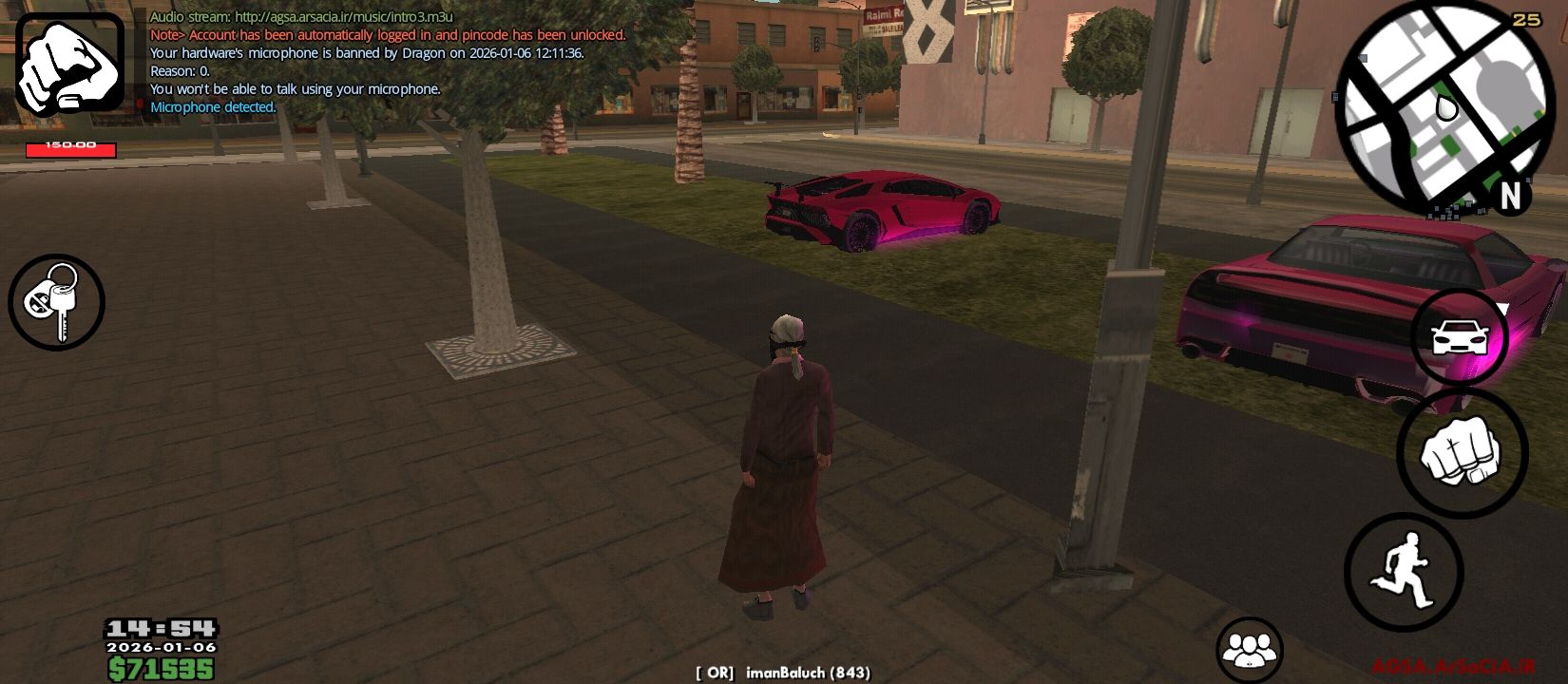The width and height of the screenshot is (1568, 684).
Task: Punch with the fist attack button
Action: [x=1462, y=453]
